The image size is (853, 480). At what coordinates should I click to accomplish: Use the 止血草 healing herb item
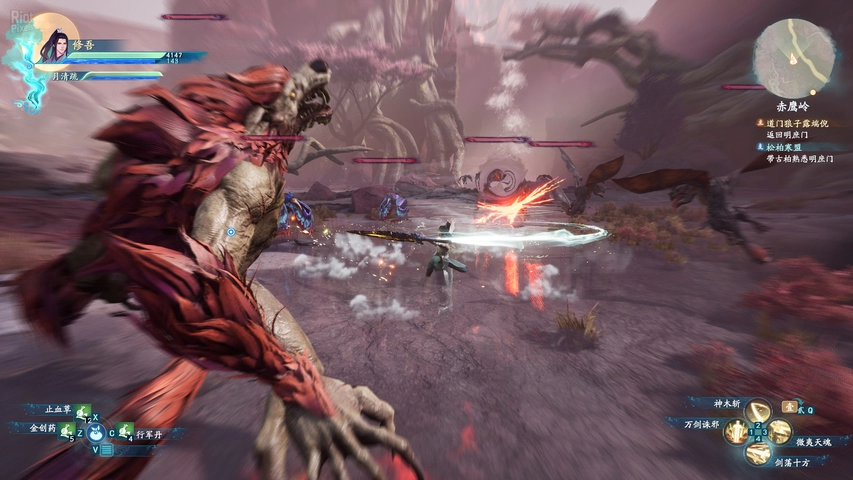81,409
